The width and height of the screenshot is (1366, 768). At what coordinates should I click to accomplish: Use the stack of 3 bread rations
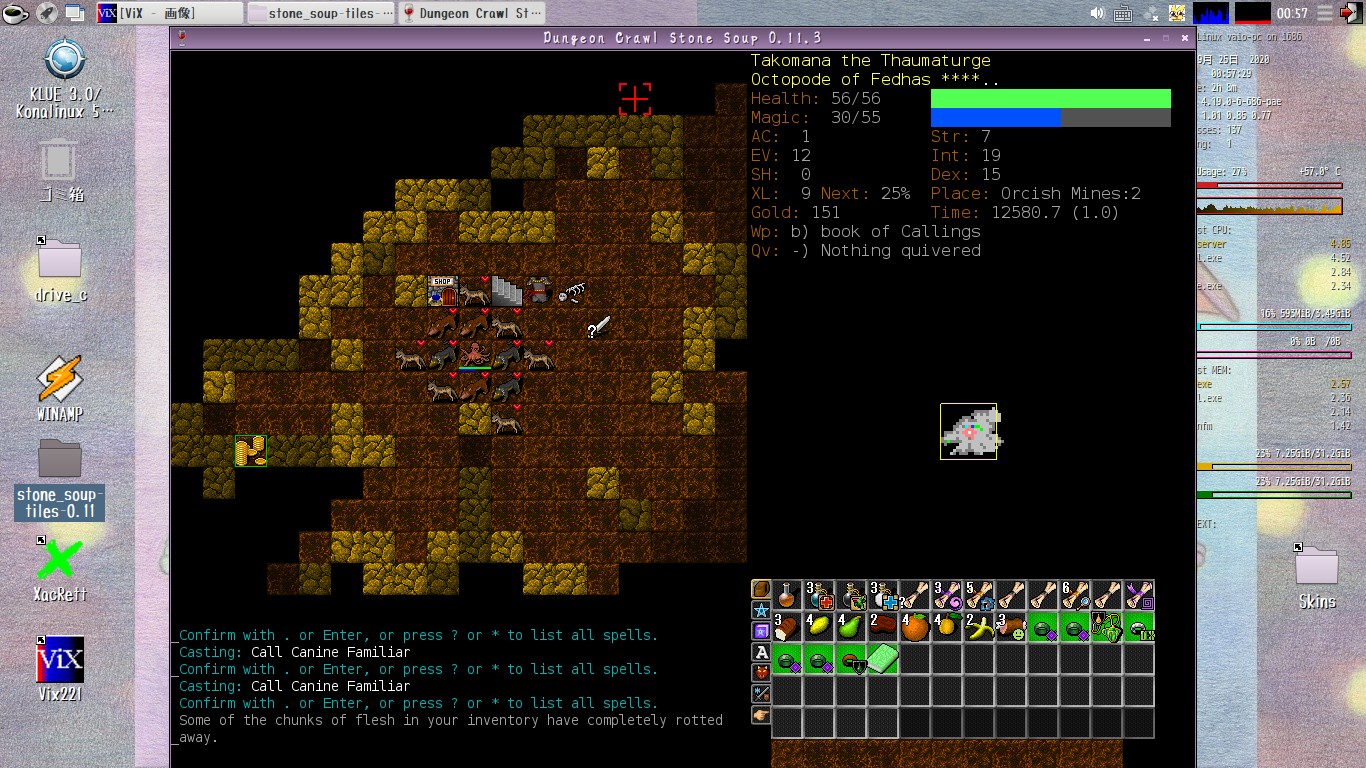[x=788, y=628]
